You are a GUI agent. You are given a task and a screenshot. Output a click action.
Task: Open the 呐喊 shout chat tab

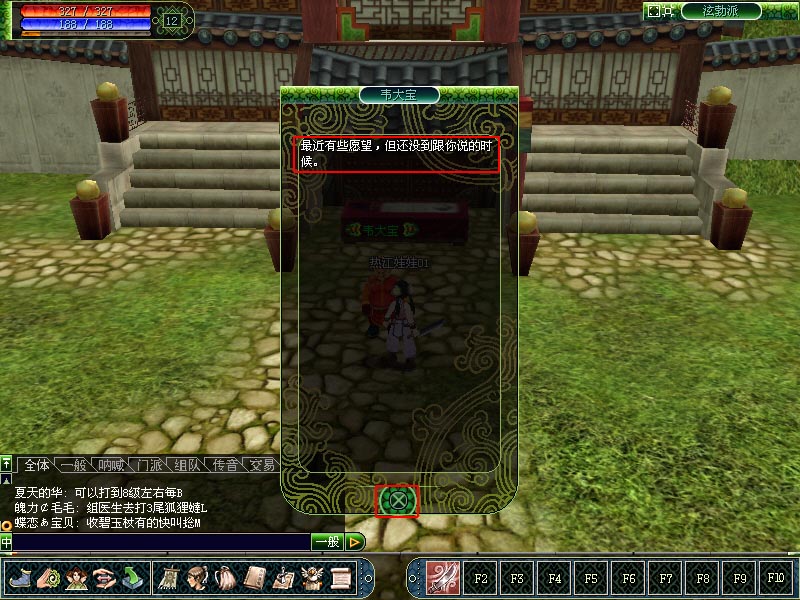[108, 464]
